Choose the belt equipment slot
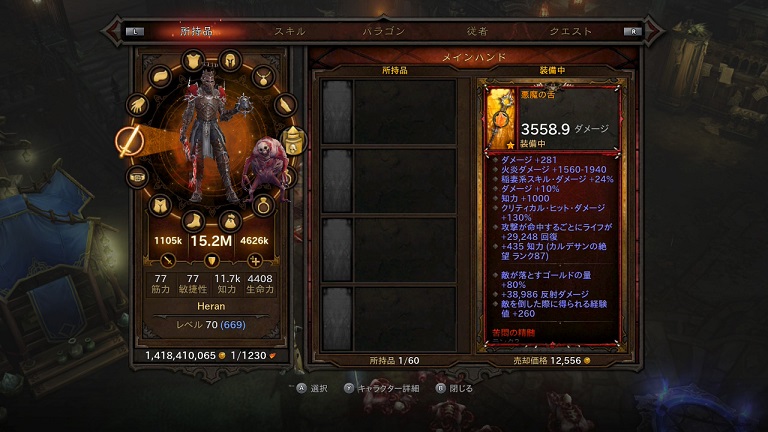The height and width of the screenshot is (432, 768). tap(138, 178)
